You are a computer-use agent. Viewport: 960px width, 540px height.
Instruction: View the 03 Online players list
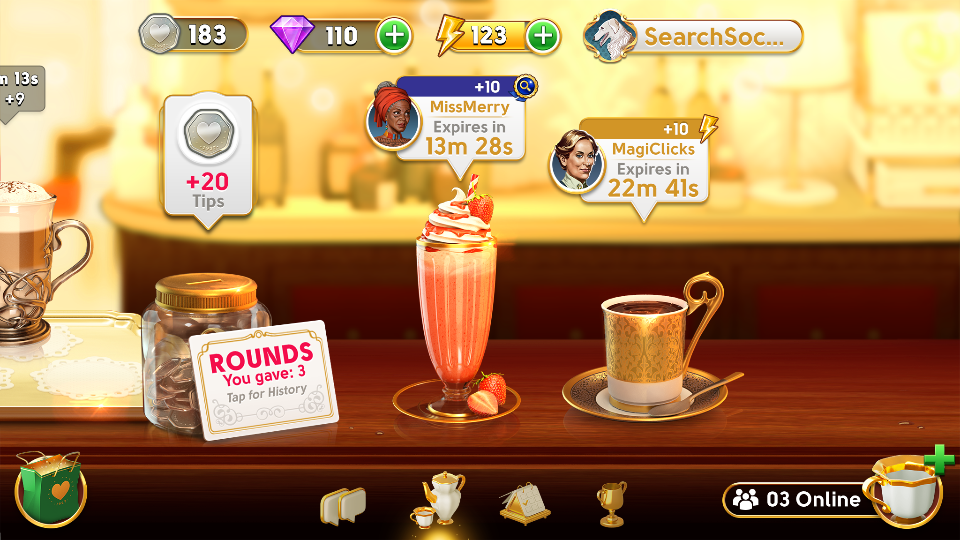[797, 499]
